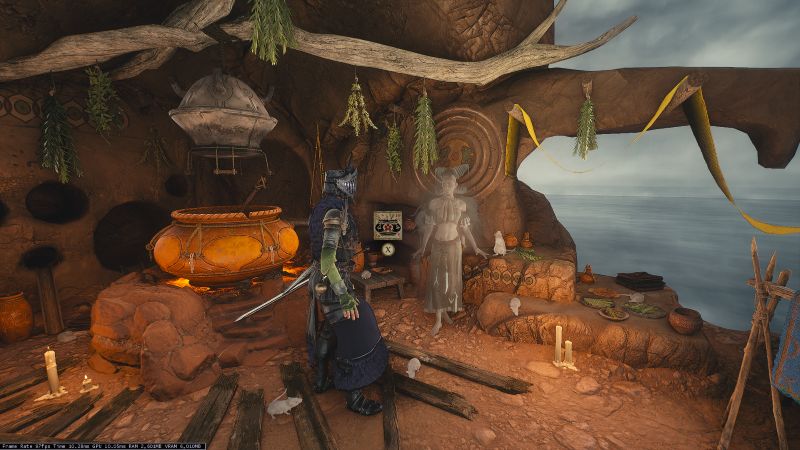Select the cauldron interaction icon
This screenshot has width=800, height=450.
coord(387,225)
